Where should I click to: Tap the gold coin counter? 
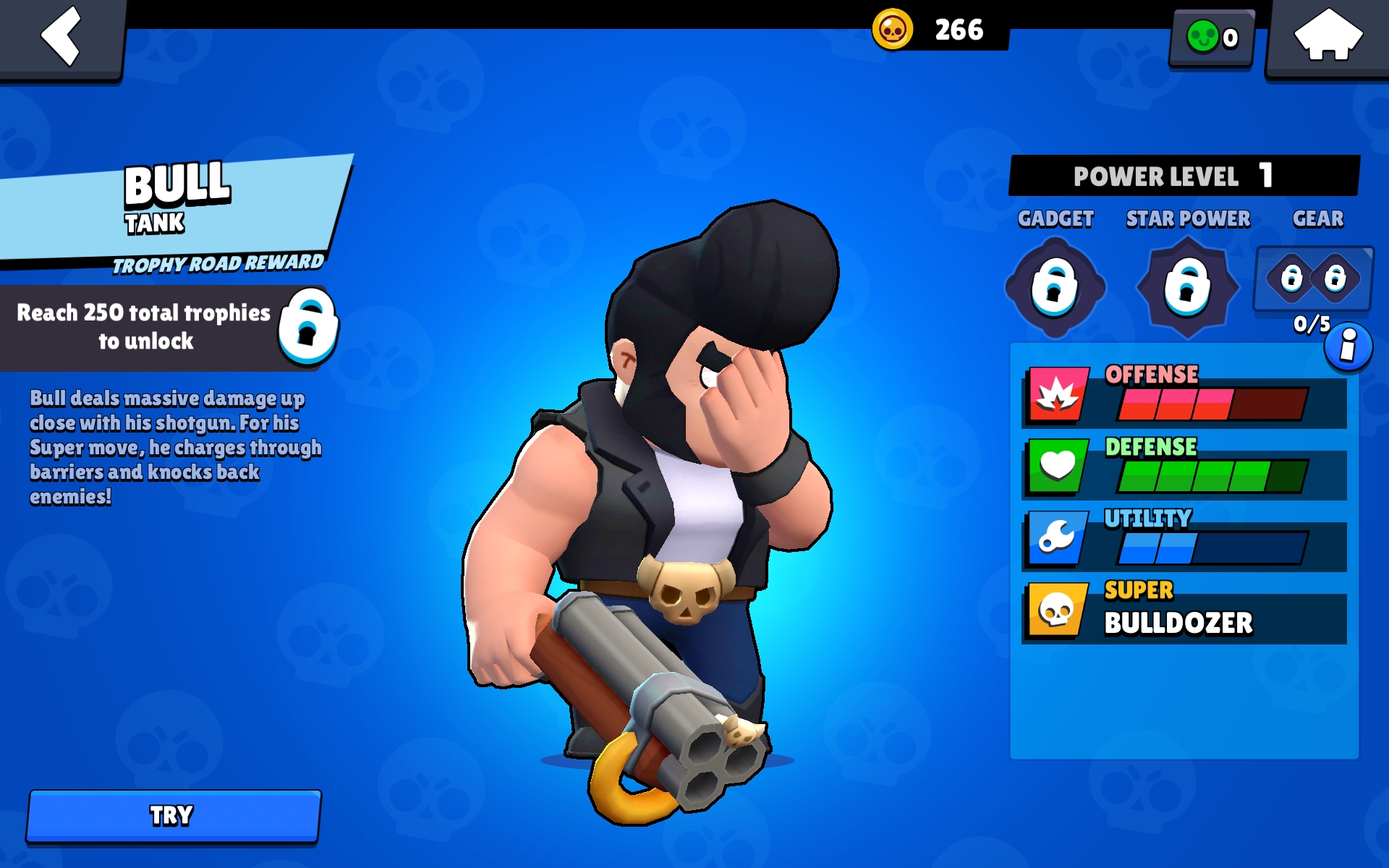click(x=939, y=30)
